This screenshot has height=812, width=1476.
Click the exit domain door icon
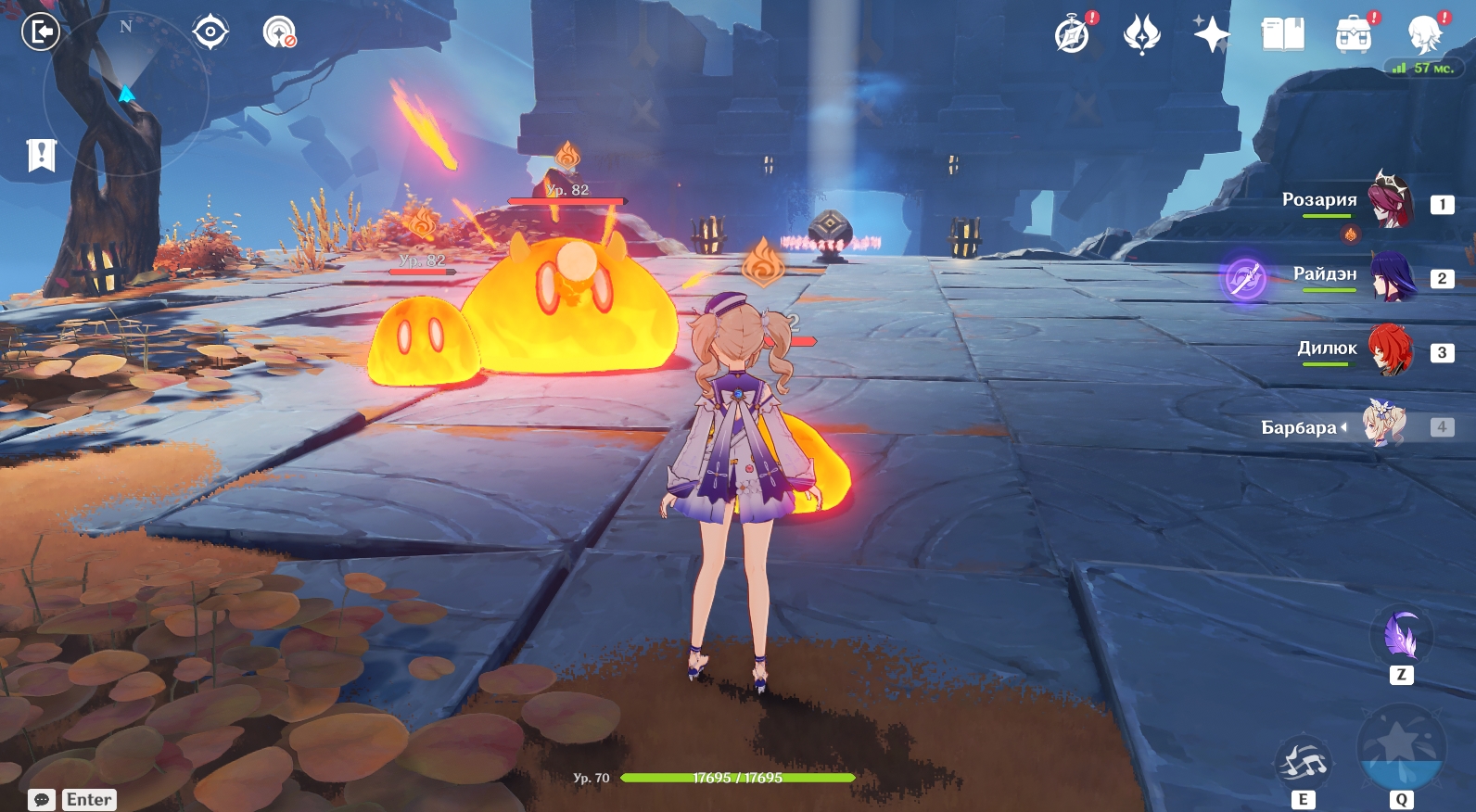[x=40, y=32]
